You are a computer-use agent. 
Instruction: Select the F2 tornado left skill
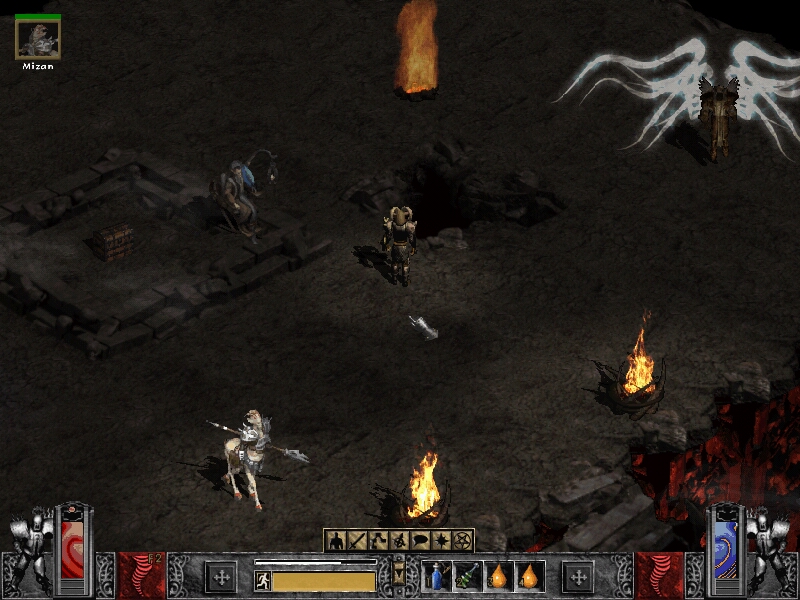141,576
